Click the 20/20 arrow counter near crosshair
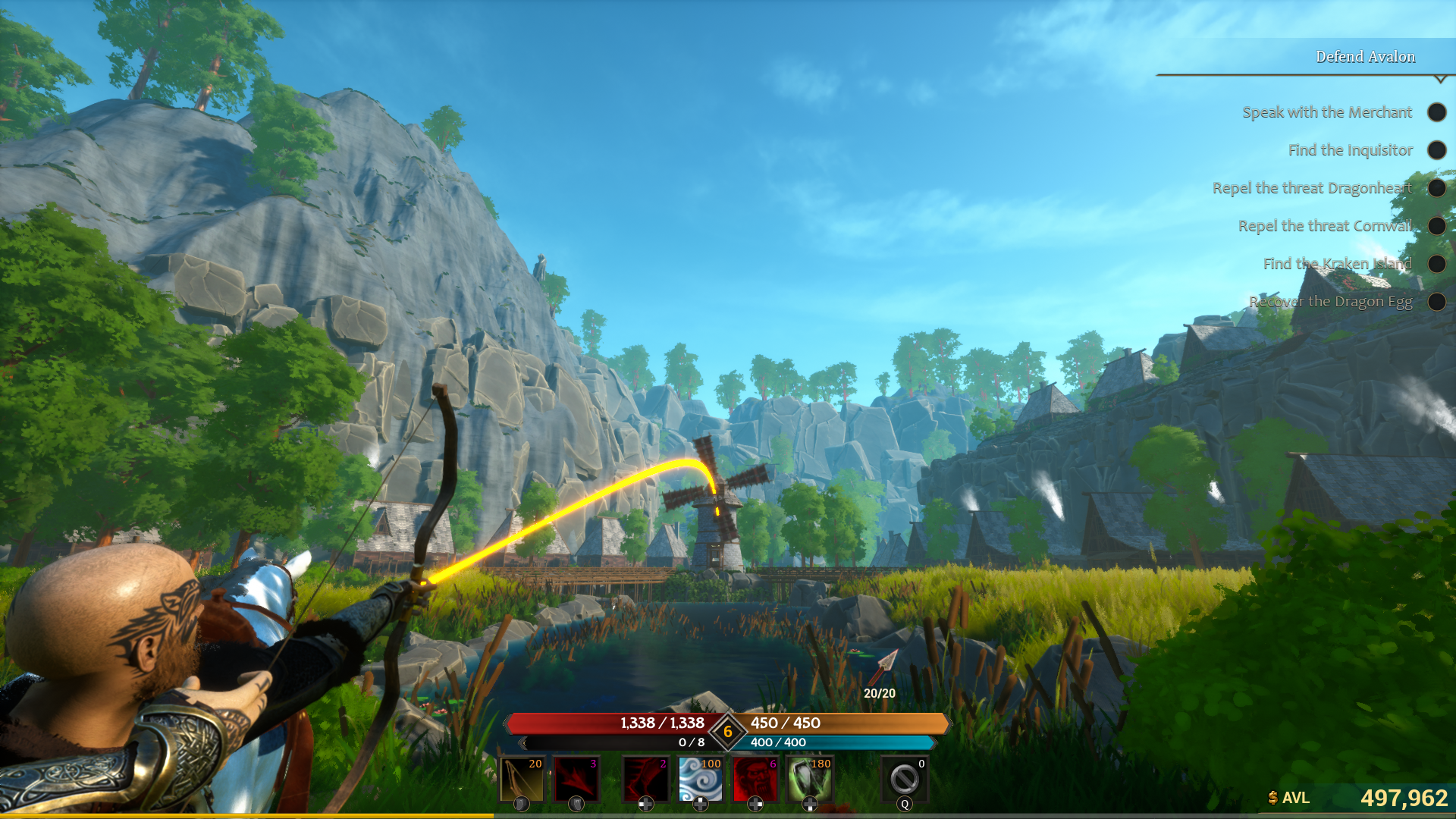 tap(878, 692)
